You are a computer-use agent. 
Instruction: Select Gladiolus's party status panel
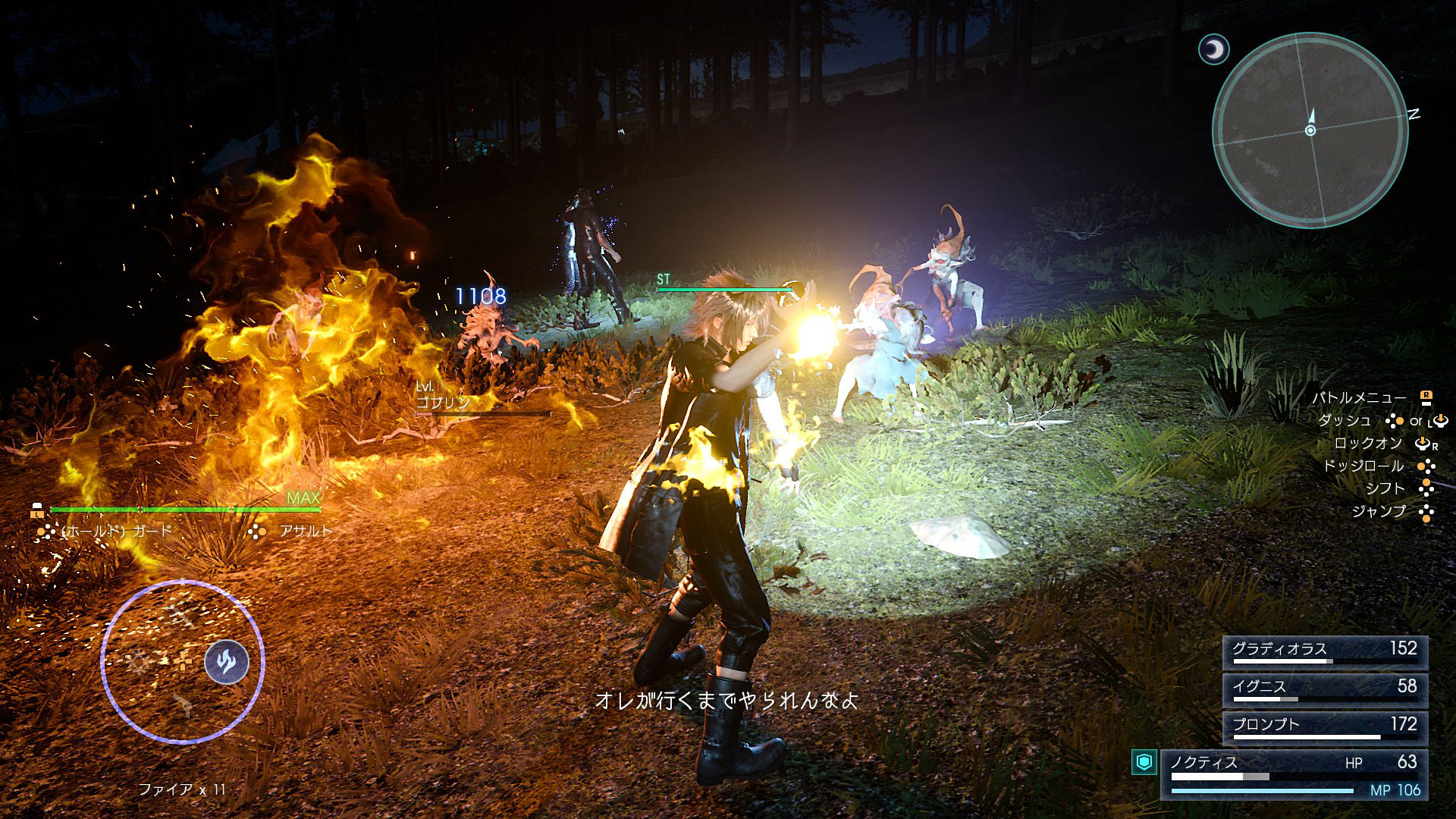click(x=1324, y=652)
